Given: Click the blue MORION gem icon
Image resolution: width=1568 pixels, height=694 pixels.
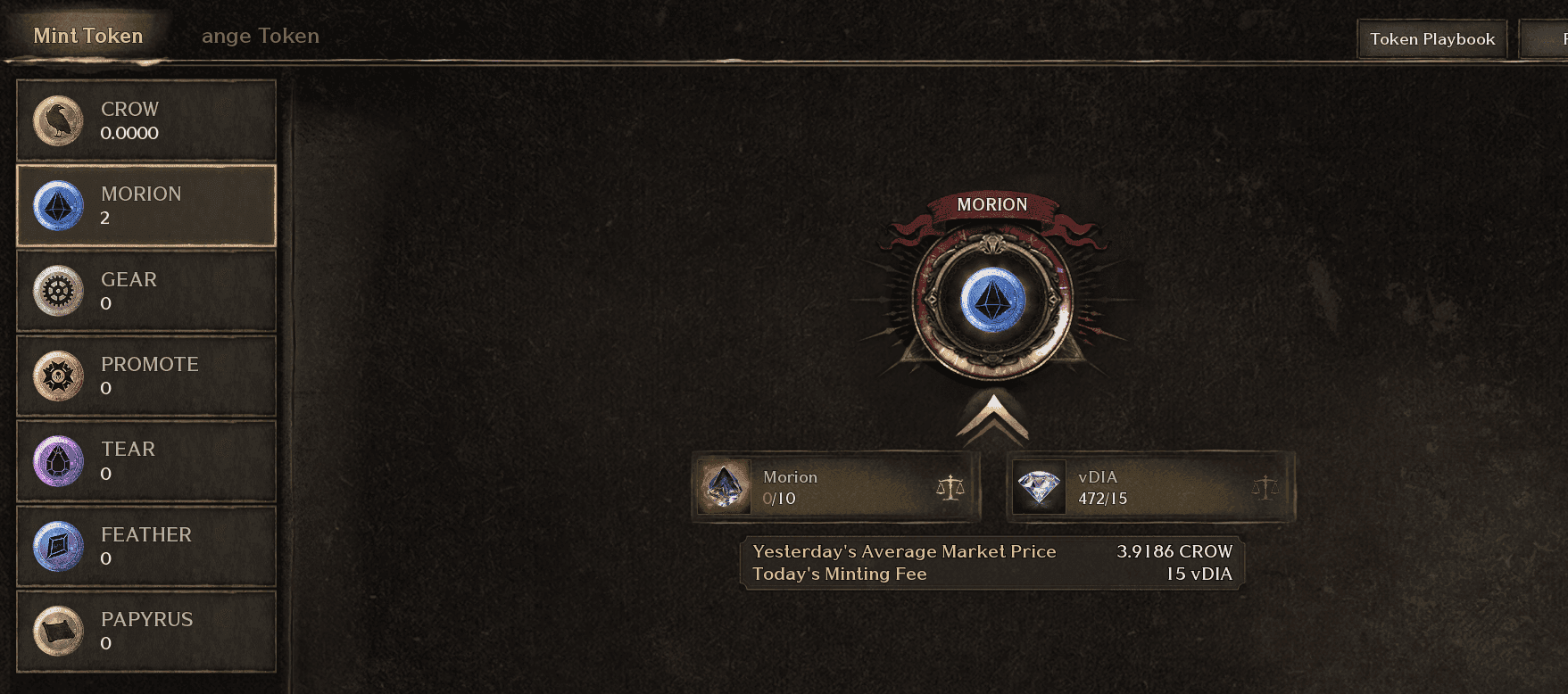Looking at the screenshot, I should pos(58,206).
